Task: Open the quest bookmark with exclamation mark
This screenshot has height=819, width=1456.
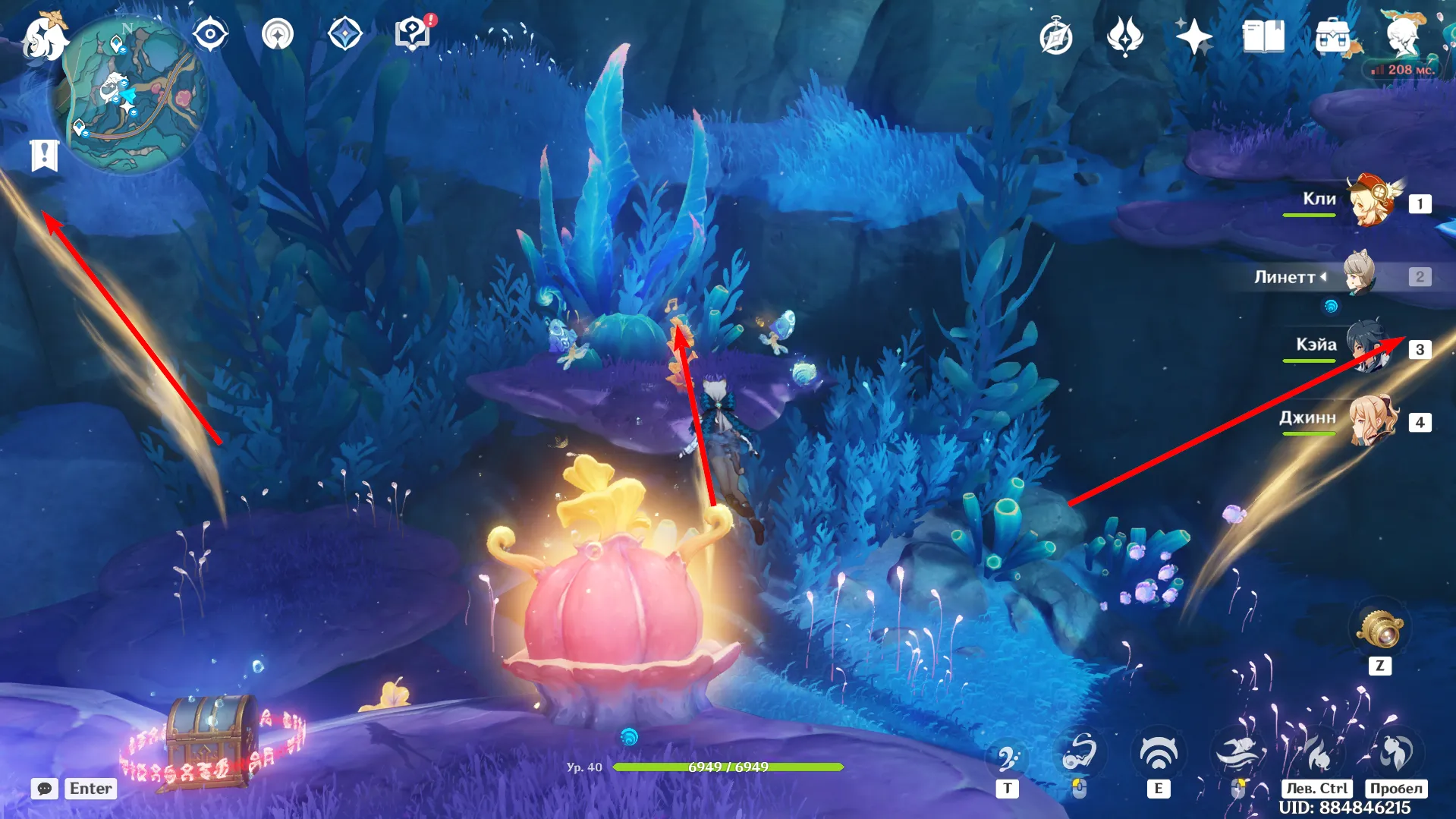Action: [45, 156]
